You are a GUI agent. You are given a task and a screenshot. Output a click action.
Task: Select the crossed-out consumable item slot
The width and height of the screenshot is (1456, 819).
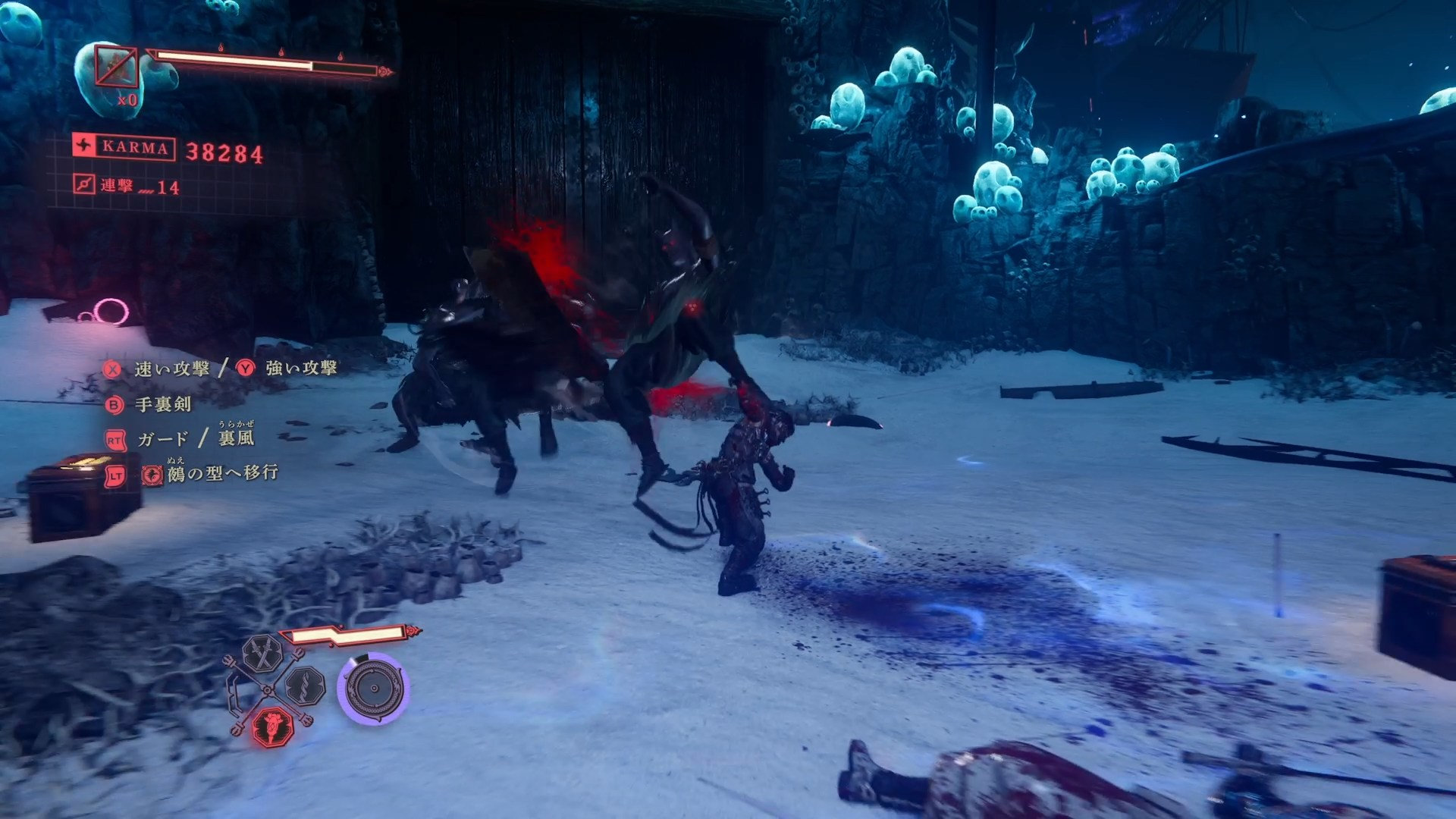(x=116, y=68)
